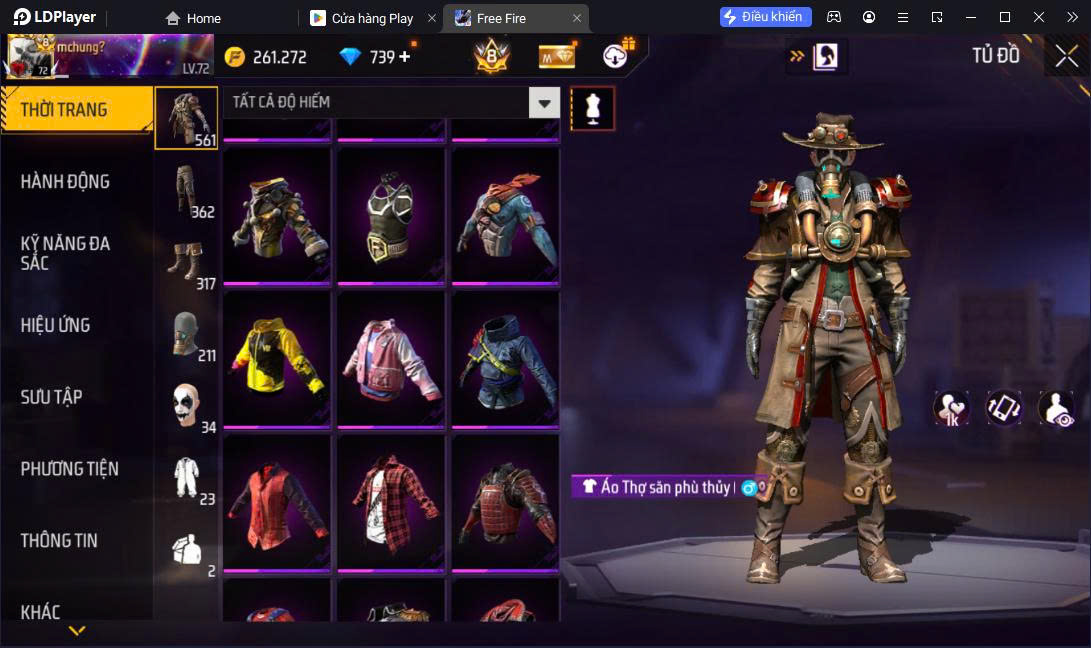Add more diamonds with the plus

[405, 57]
